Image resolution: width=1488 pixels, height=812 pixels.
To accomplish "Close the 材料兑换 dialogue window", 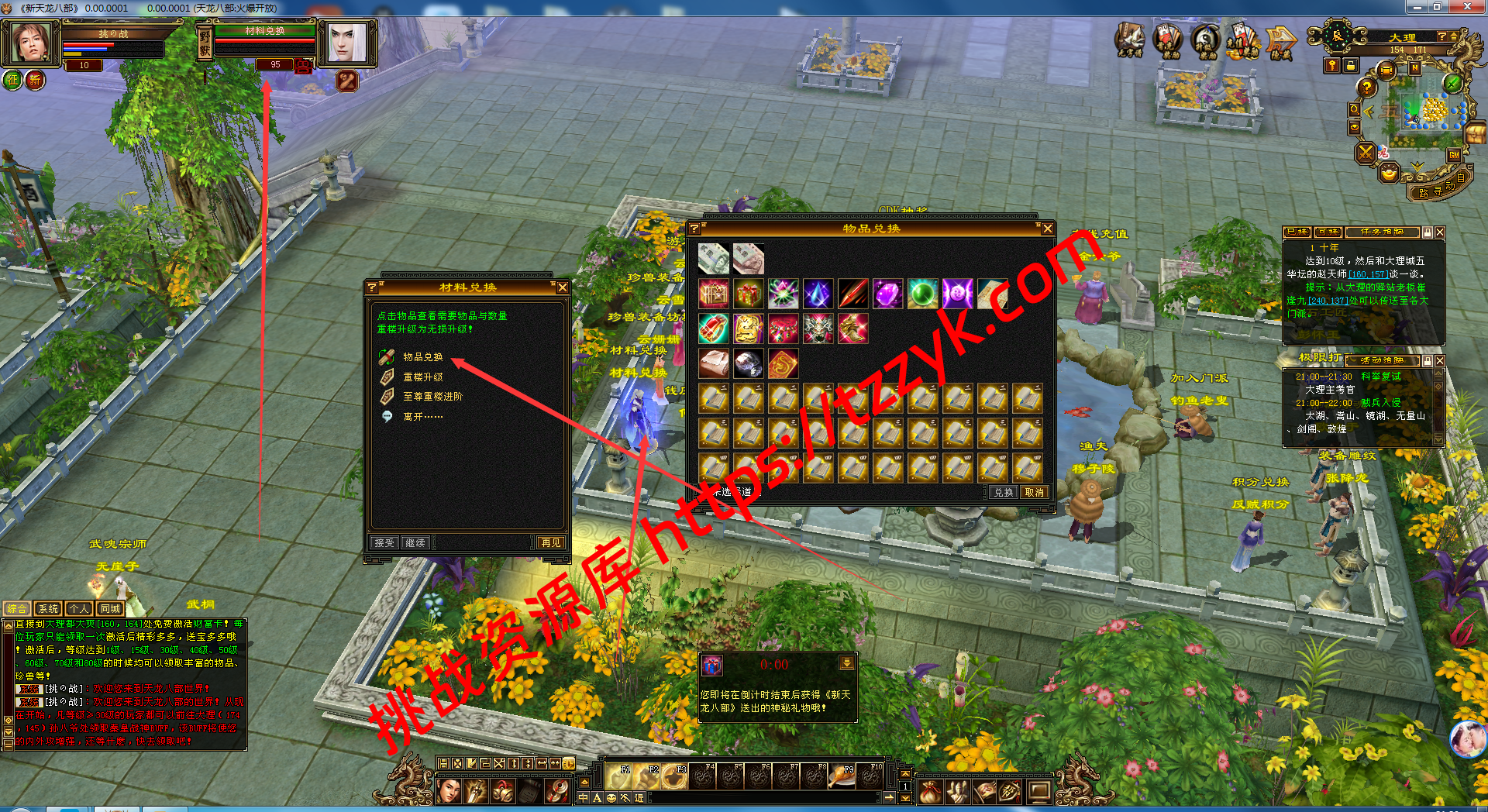I will pos(563,287).
